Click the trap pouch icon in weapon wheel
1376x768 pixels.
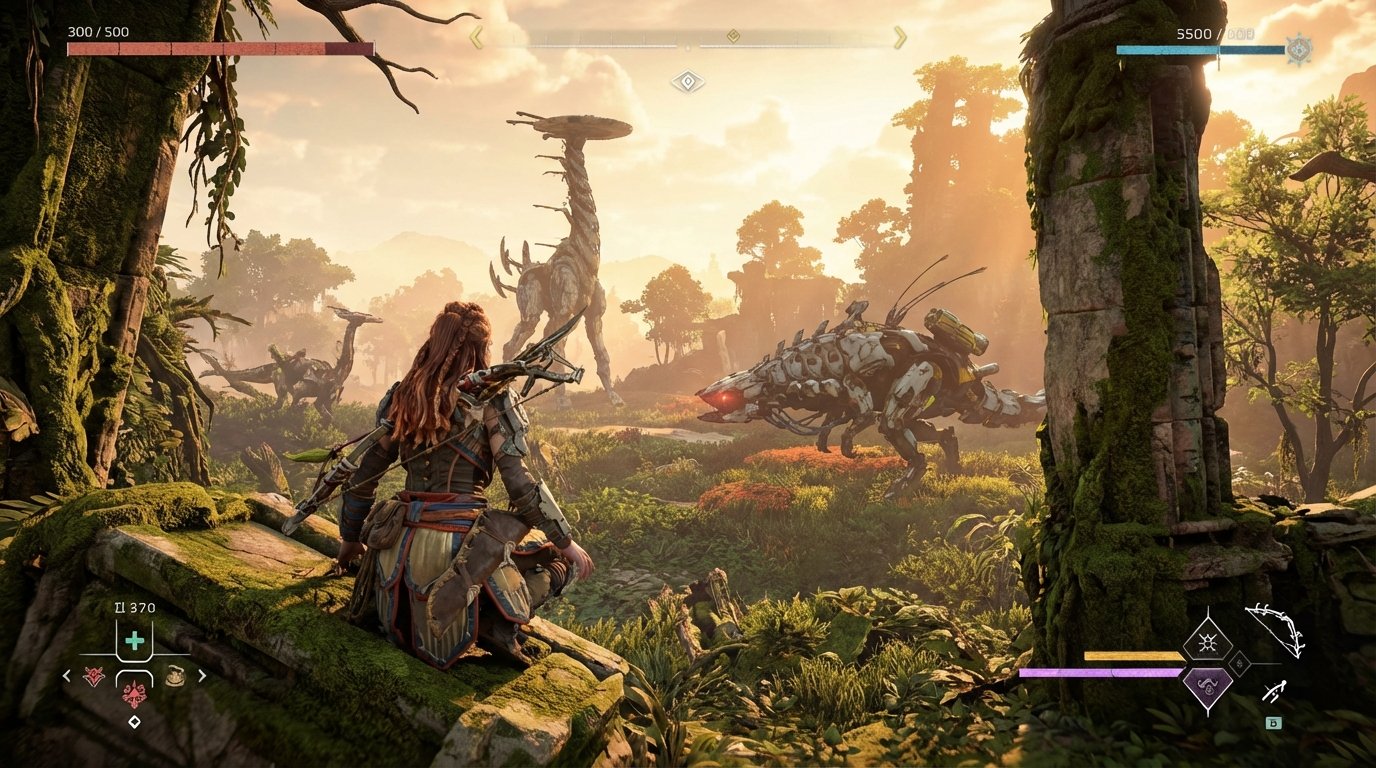(175, 676)
